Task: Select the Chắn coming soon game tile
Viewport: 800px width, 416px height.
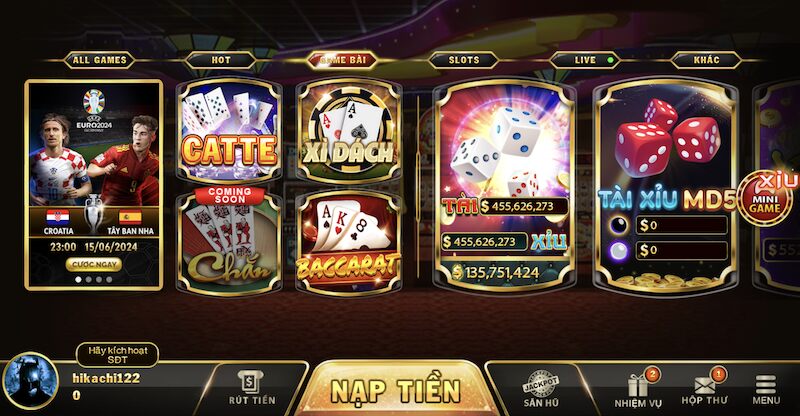Action: (x=227, y=240)
